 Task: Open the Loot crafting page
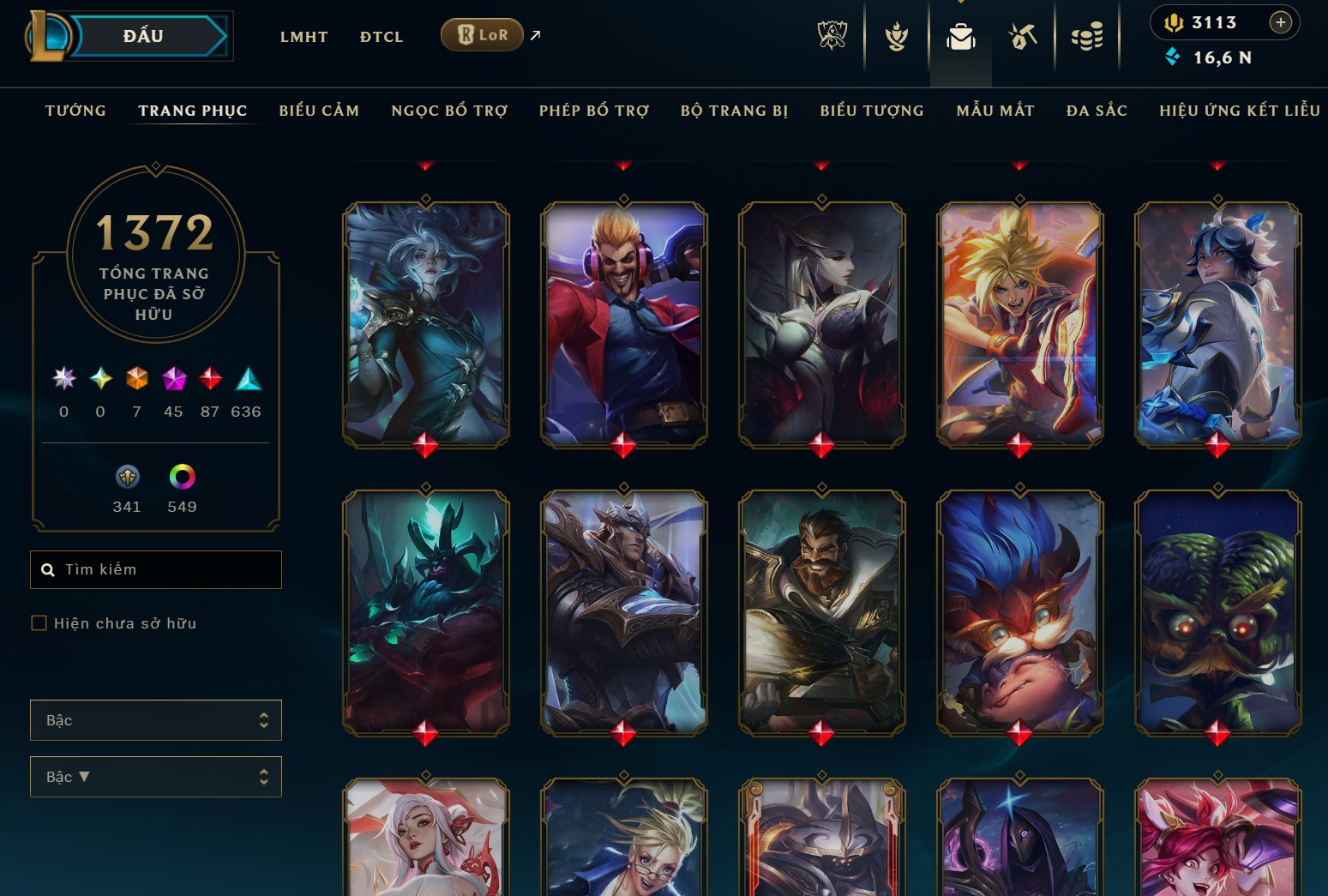click(x=1022, y=35)
